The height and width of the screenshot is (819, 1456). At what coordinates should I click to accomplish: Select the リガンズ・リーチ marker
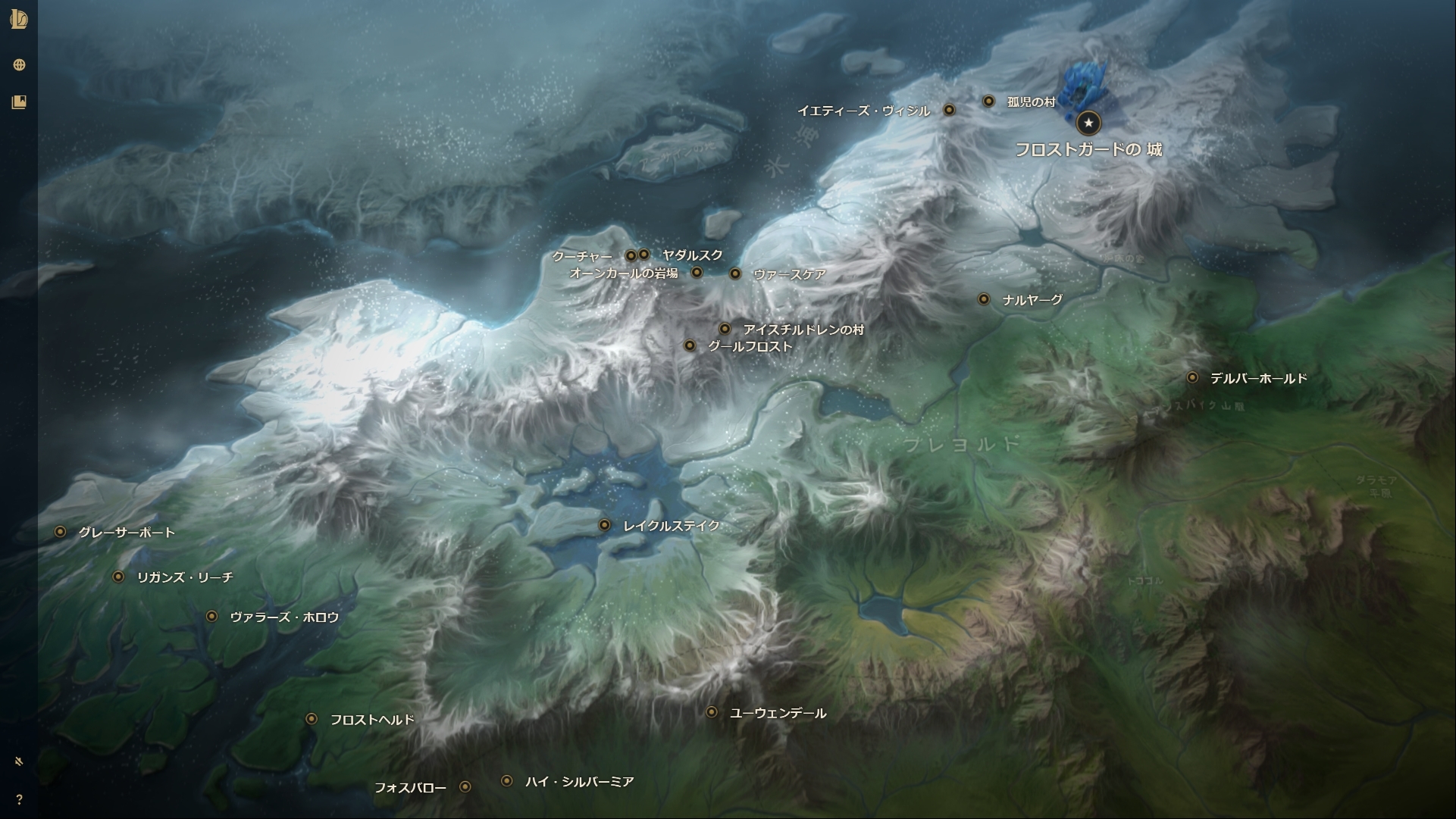pos(118,577)
